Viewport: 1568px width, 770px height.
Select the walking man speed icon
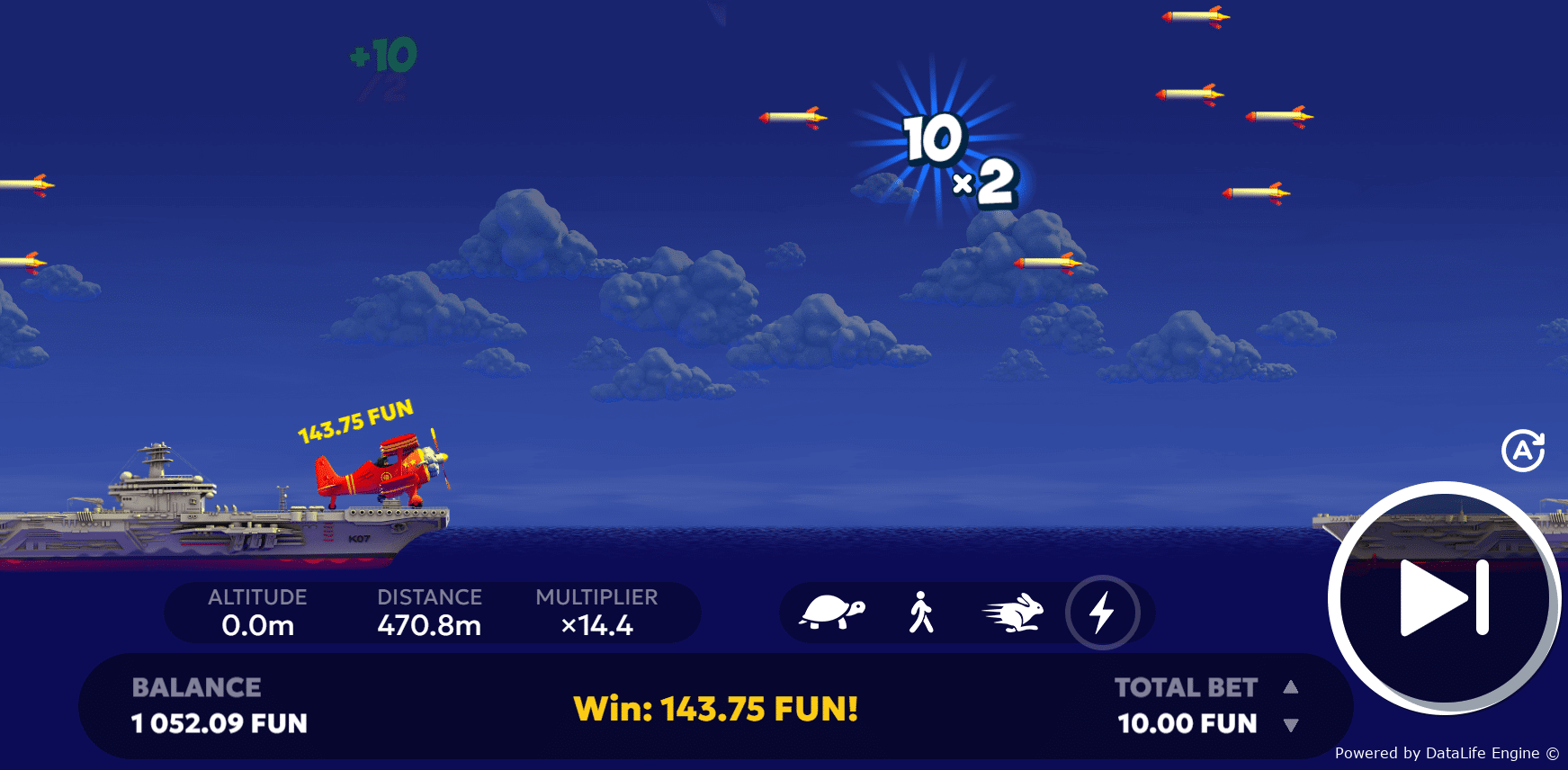[922, 613]
